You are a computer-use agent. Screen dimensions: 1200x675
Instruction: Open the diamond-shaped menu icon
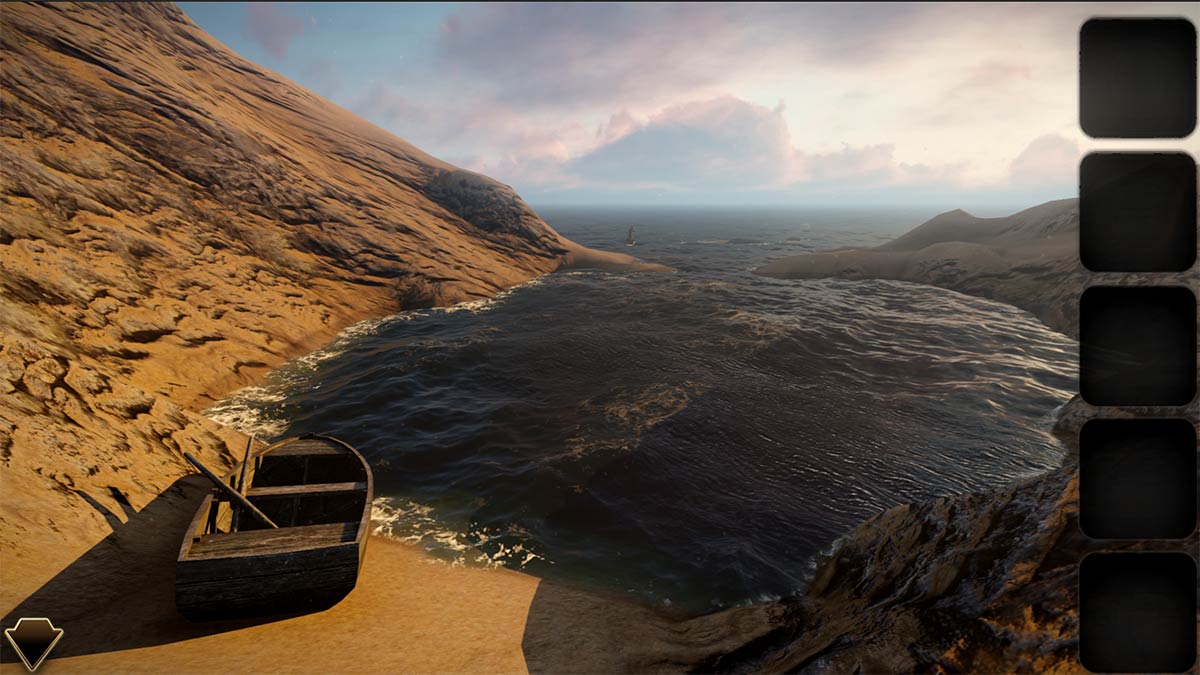coord(33,641)
